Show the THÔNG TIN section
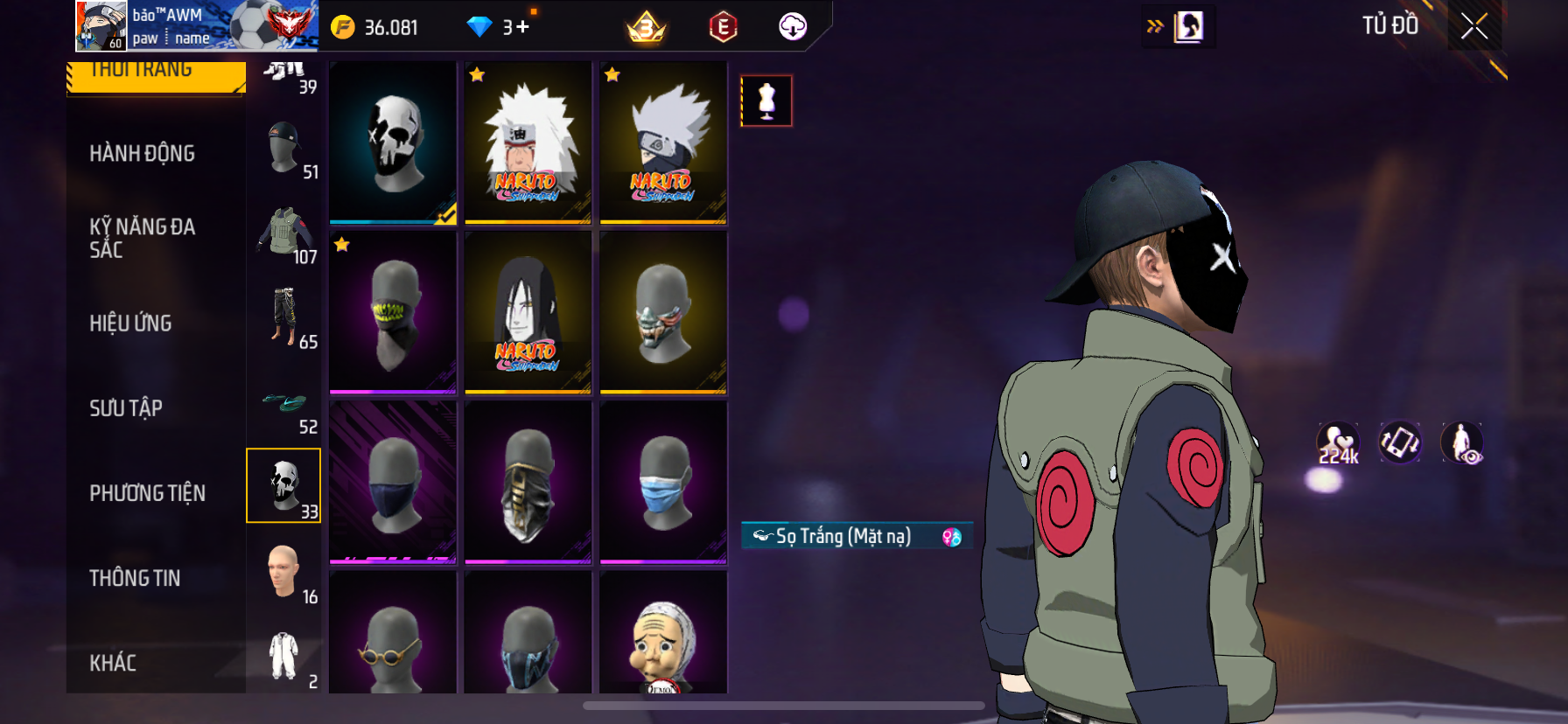This screenshot has height=724, width=1568. pyautogui.click(x=135, y=578)
